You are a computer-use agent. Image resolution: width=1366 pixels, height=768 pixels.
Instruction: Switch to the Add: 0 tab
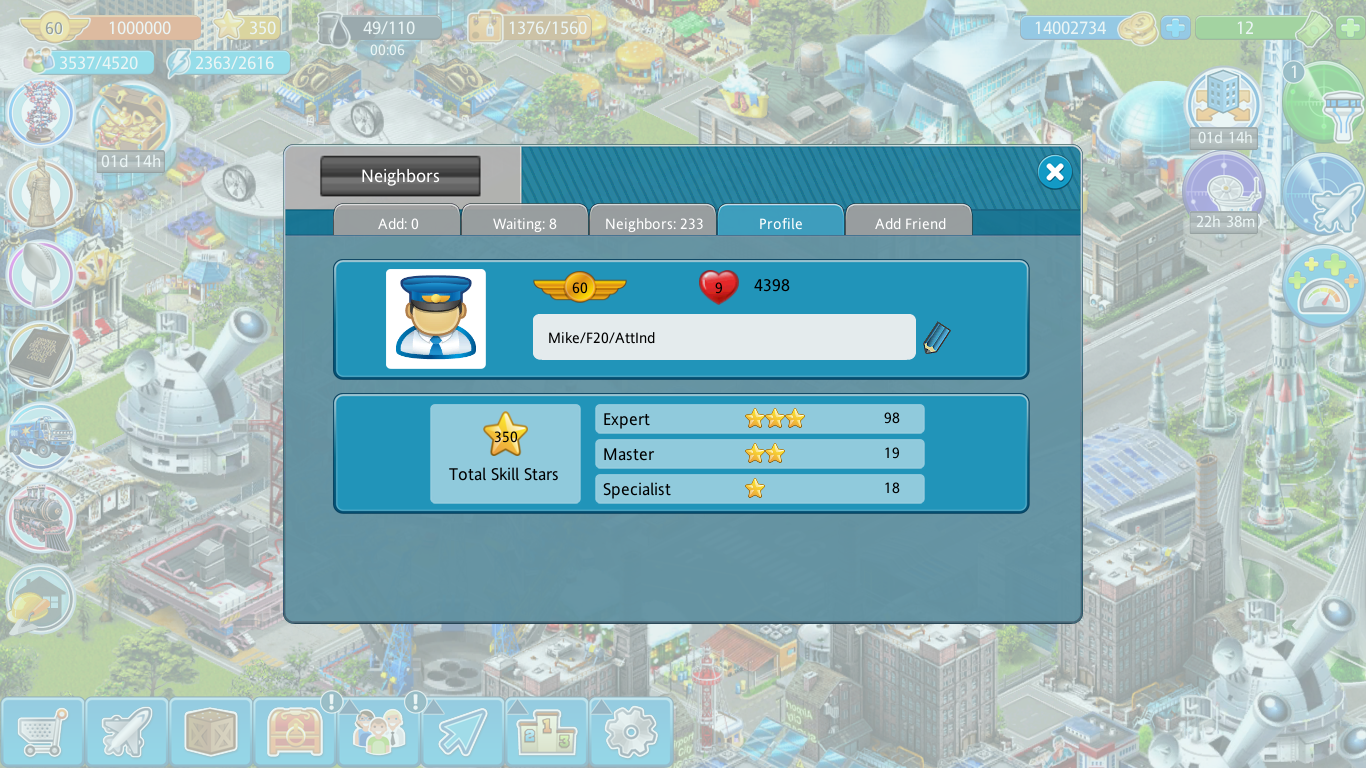397,223
